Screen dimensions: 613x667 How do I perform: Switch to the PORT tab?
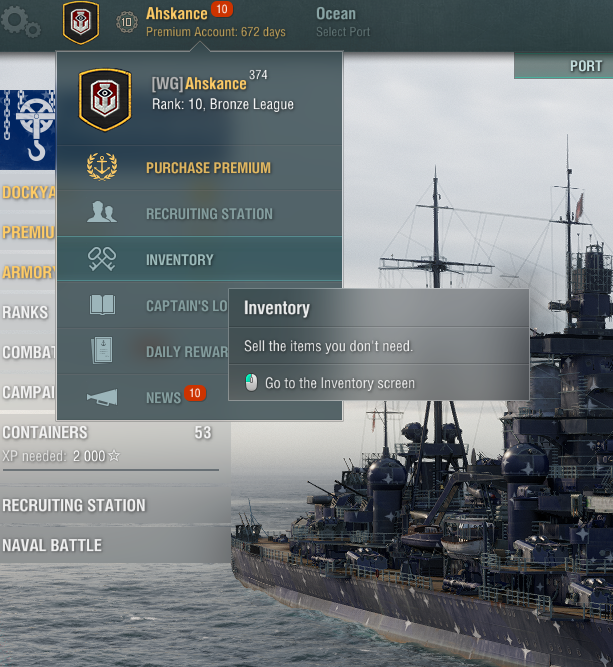pos(585,66)
